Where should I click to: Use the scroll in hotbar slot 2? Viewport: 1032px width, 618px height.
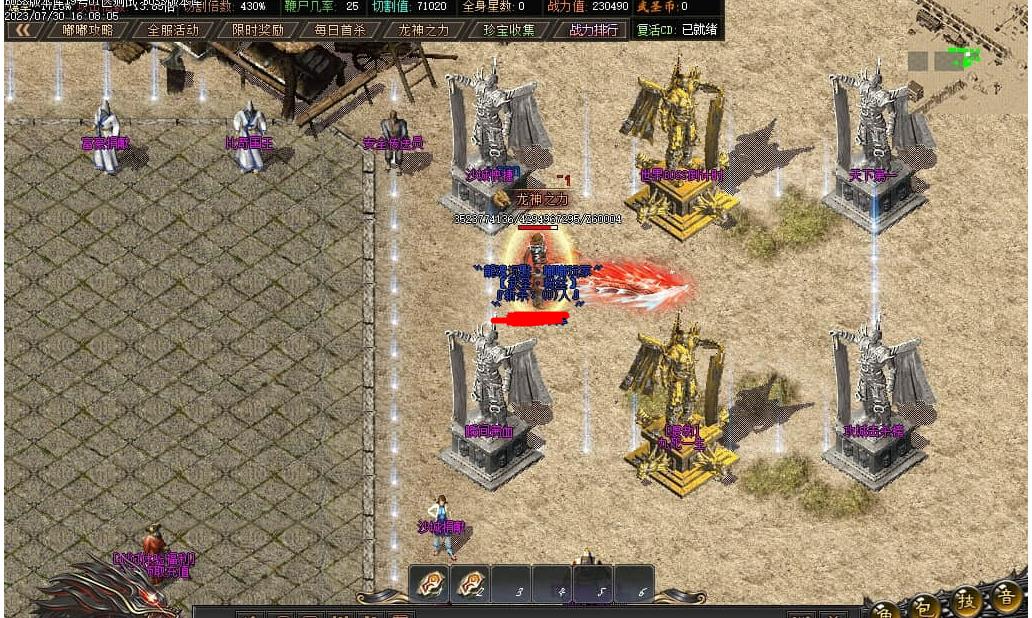pyautogui.click(x=469, y=582)
